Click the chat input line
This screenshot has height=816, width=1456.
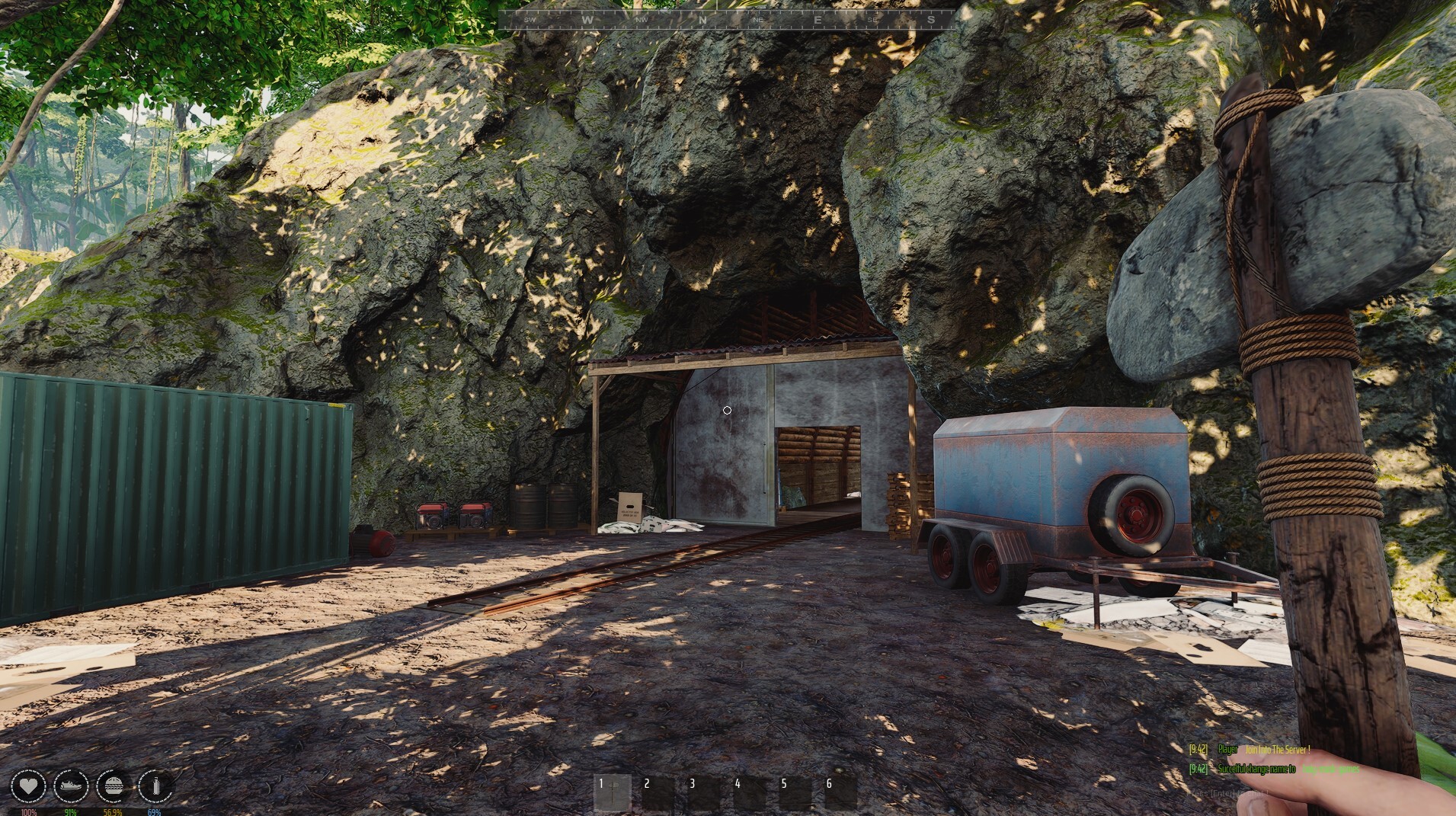point(1228,794)
